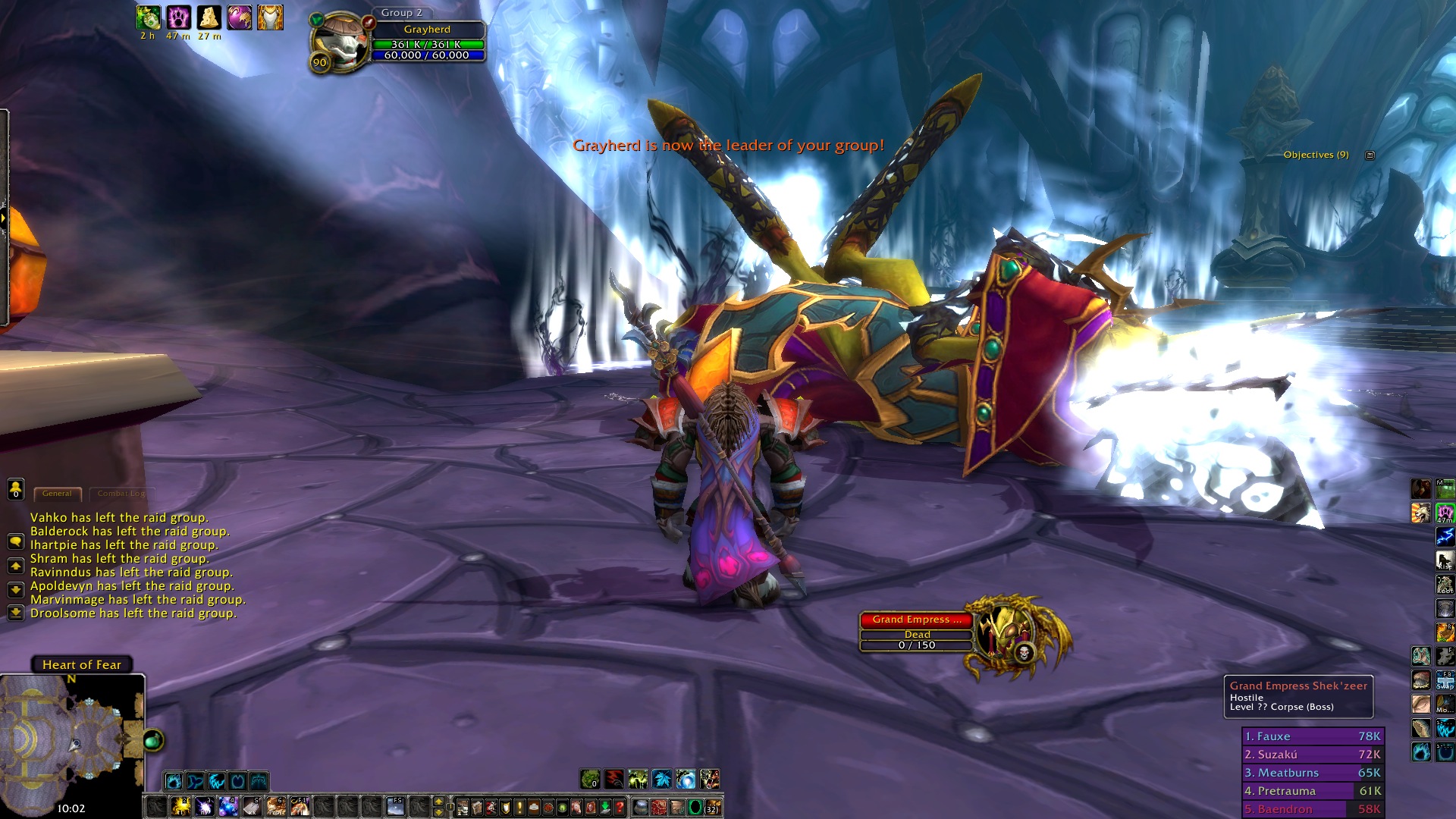Select the Grand Empress target frame
Viewport: 1456px width, 819px height.
pyautogui.click(x=916, y=620)
